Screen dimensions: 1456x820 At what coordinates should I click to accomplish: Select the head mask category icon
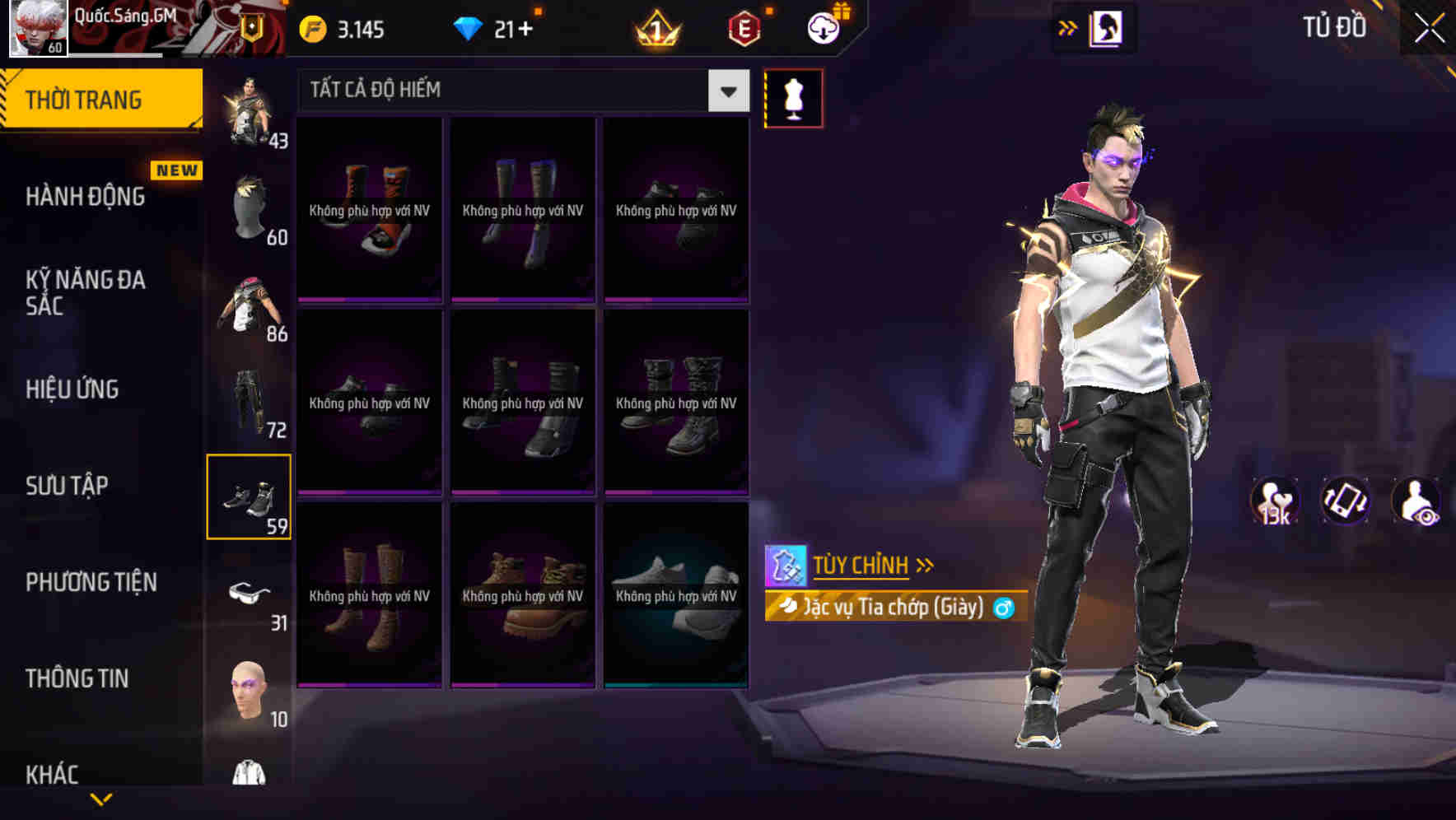coord(250,206)
